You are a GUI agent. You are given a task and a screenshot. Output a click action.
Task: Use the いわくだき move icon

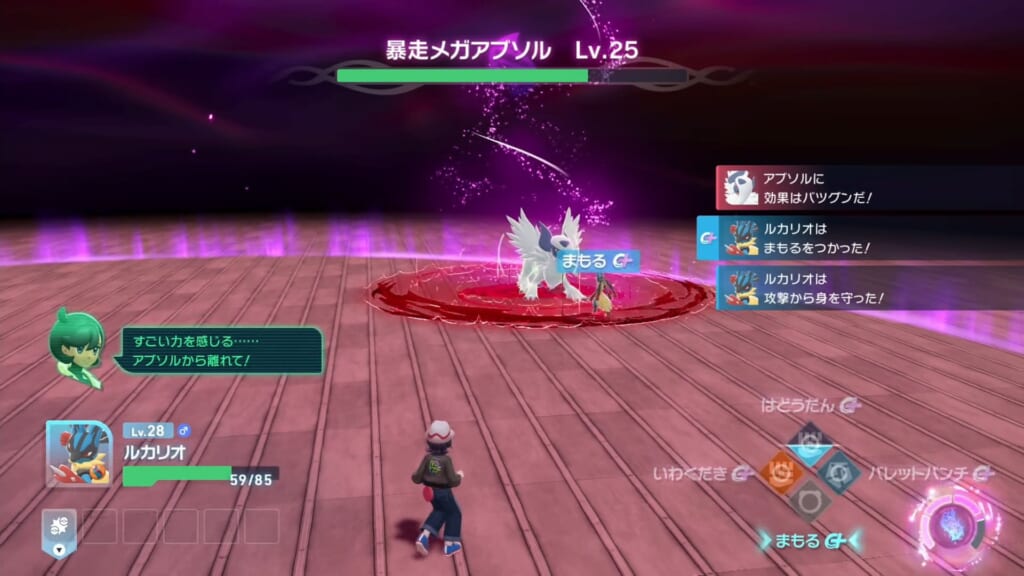[780, 470]
